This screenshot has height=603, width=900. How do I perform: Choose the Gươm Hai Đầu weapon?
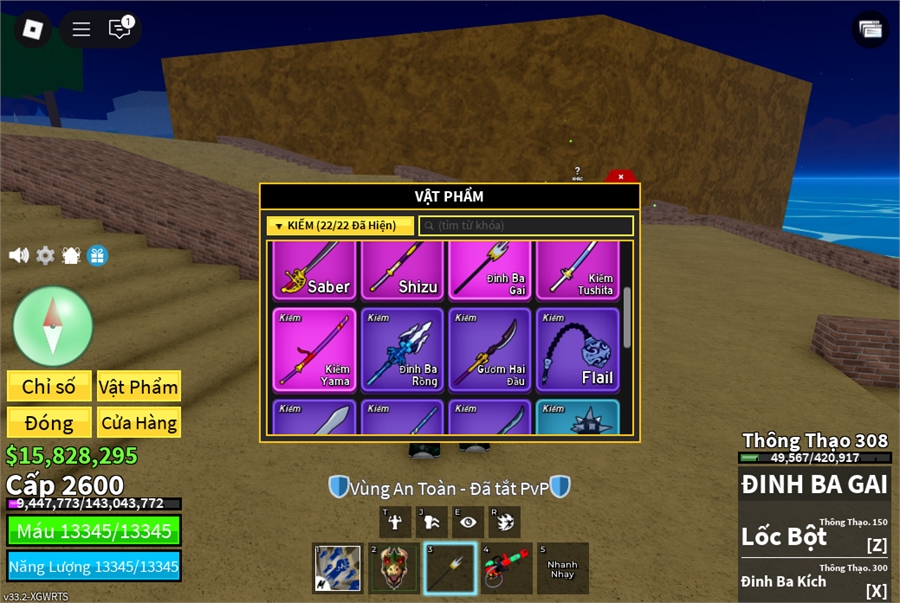[489, 349]
